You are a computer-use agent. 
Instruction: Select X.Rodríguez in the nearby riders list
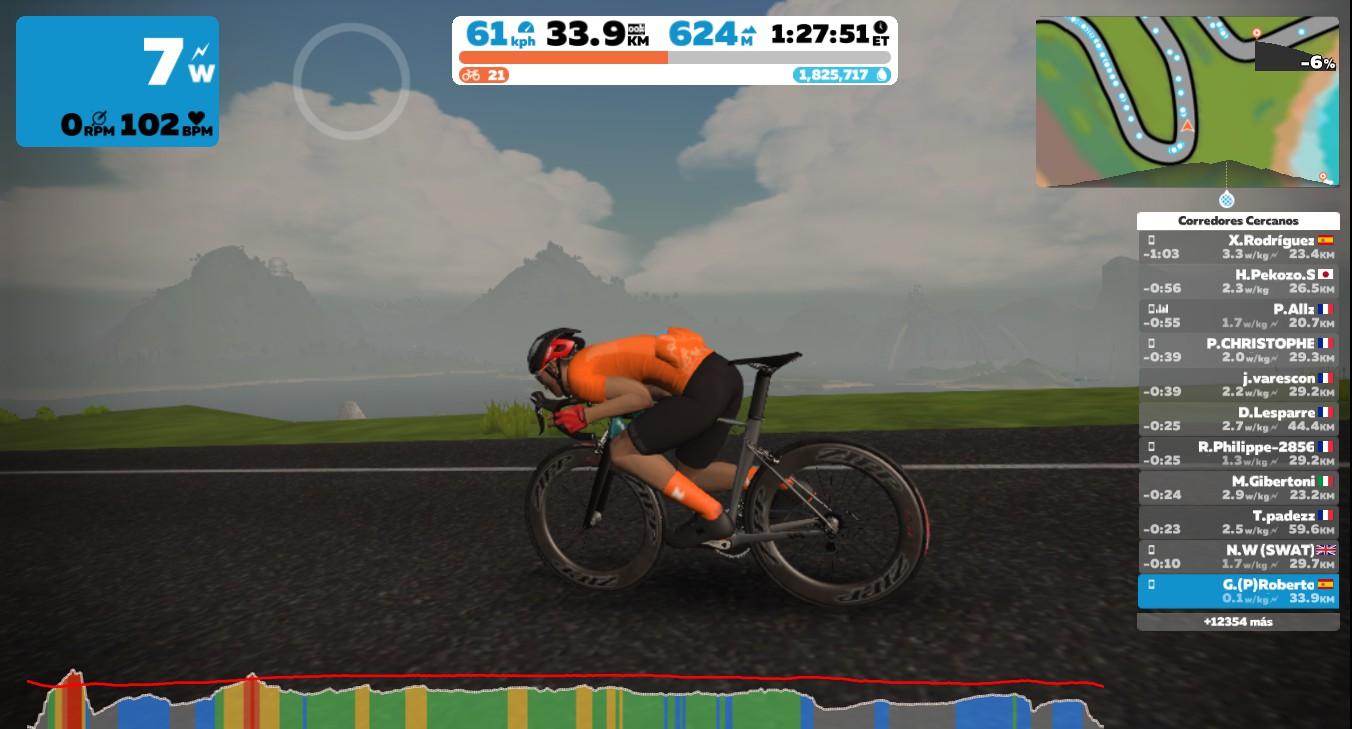point(1238,247)
